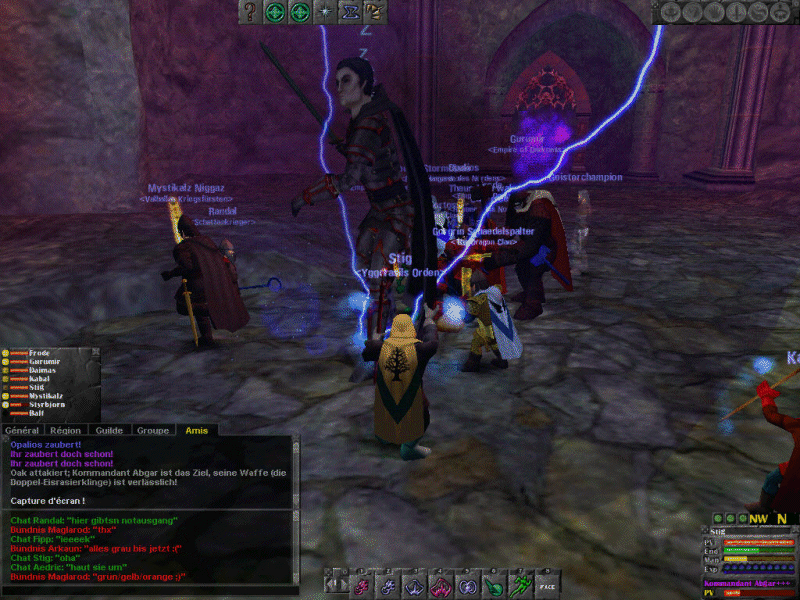
Task: Activate the FACE hotbar button
Action: pyautogui.click(x=546, y=585)
